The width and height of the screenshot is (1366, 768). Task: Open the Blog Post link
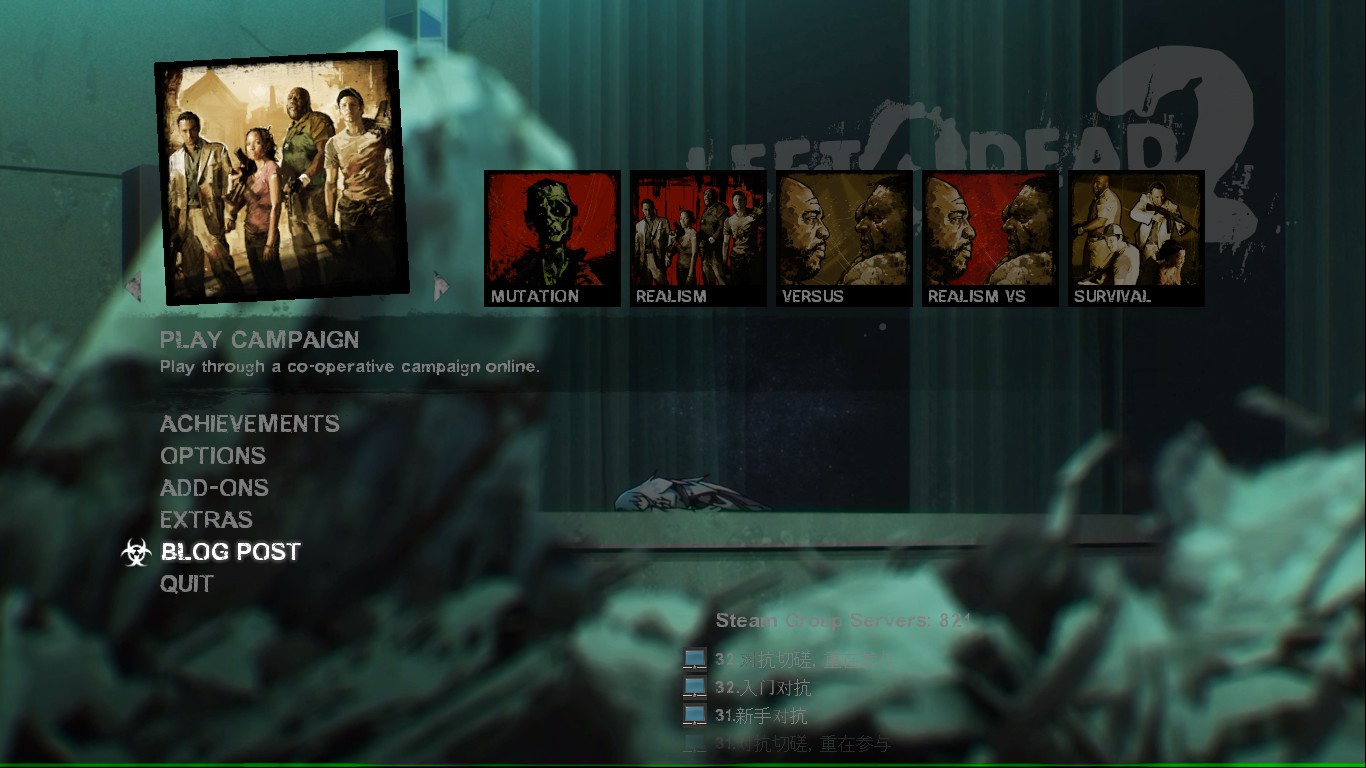[x=228, y=551]
